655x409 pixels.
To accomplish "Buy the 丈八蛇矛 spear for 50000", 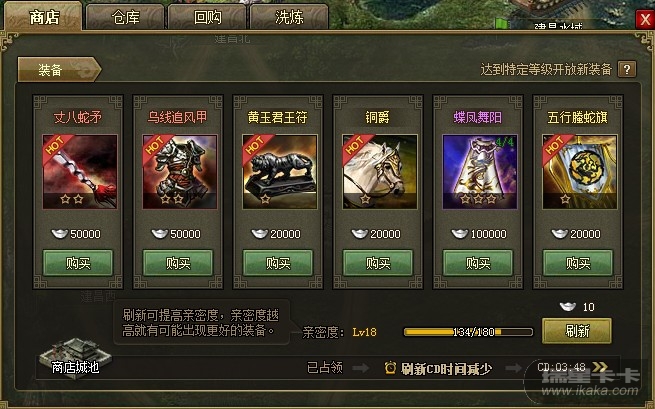I will (x=78, y=263).
